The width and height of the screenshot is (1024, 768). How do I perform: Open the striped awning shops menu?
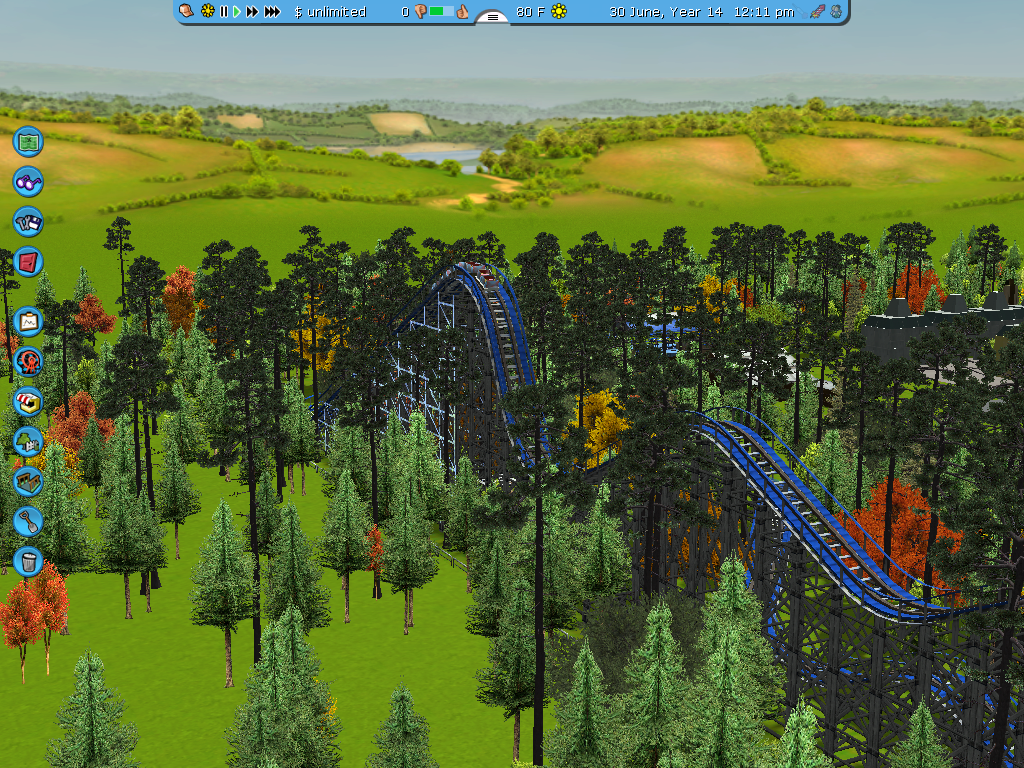pos(28,401)
